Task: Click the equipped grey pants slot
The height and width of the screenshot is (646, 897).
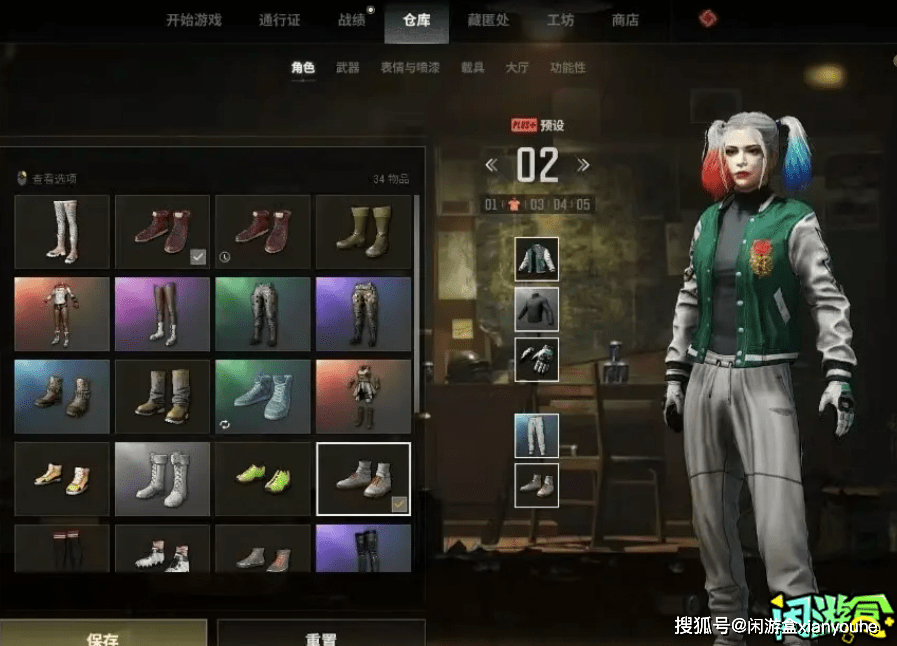Action: [537, 436]
